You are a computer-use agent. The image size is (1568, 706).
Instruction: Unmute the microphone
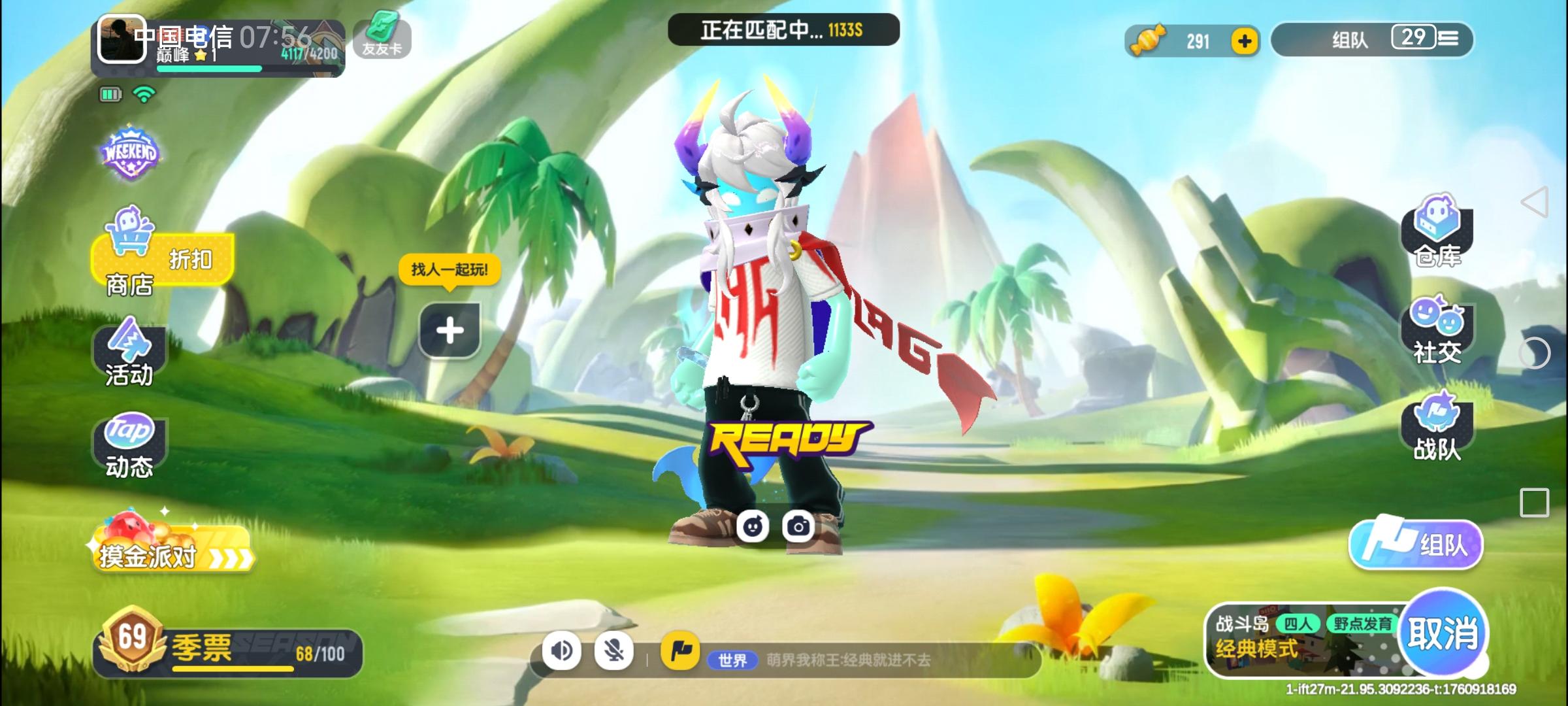coord(613,650)
